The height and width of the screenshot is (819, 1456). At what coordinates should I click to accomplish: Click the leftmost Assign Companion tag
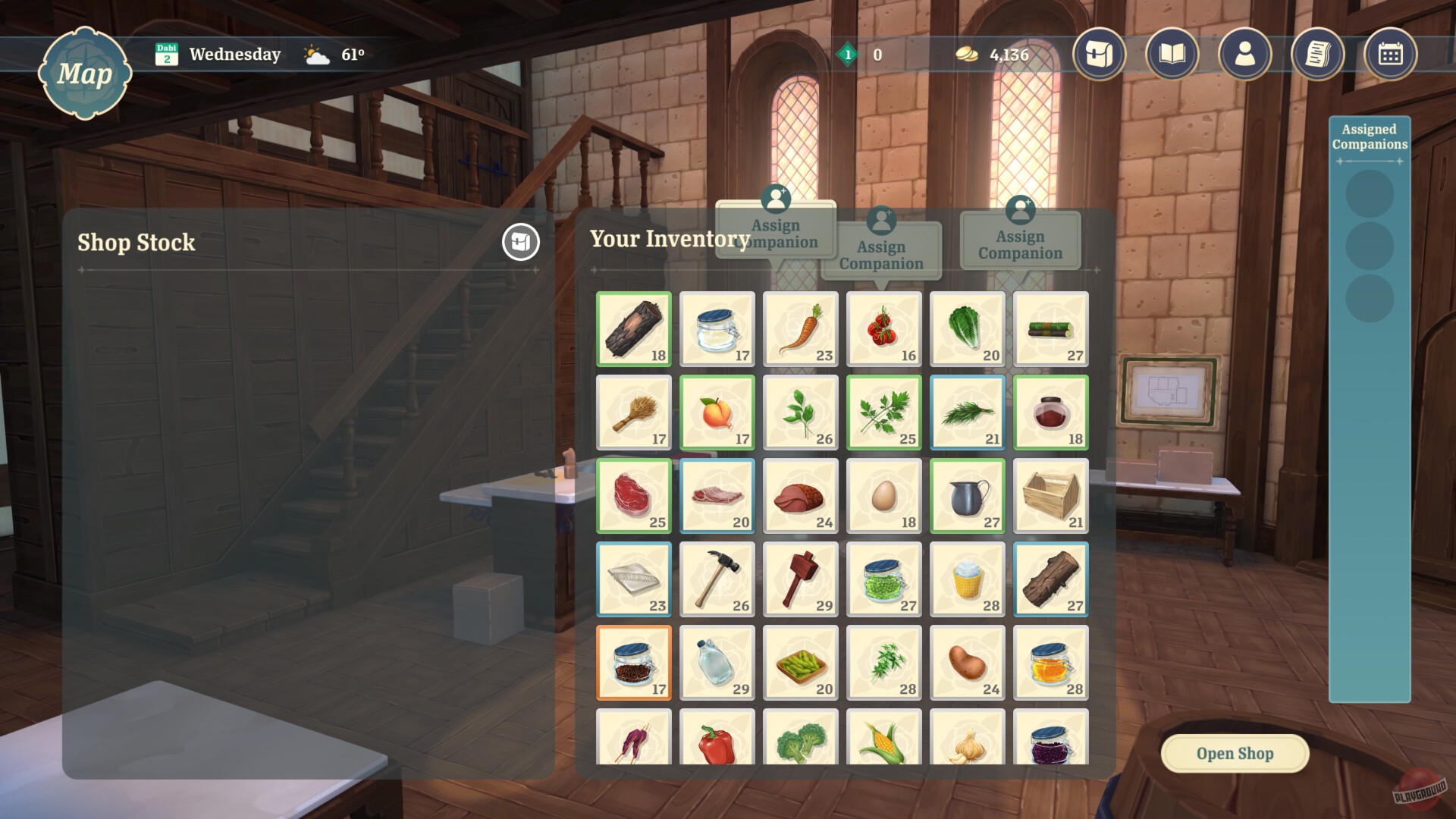tap(775, 231)
